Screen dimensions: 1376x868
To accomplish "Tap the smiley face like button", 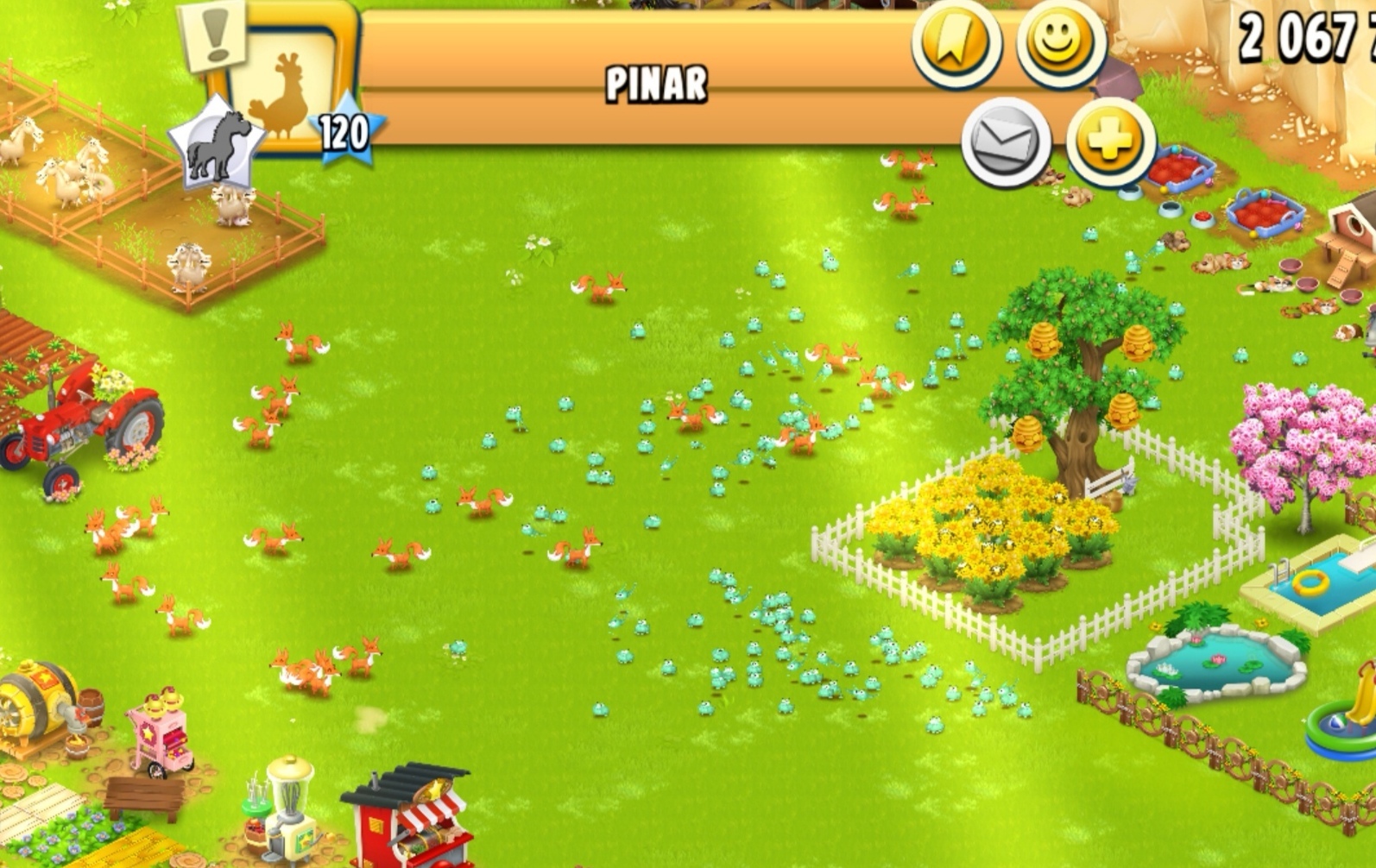I will pos(1060,43).
